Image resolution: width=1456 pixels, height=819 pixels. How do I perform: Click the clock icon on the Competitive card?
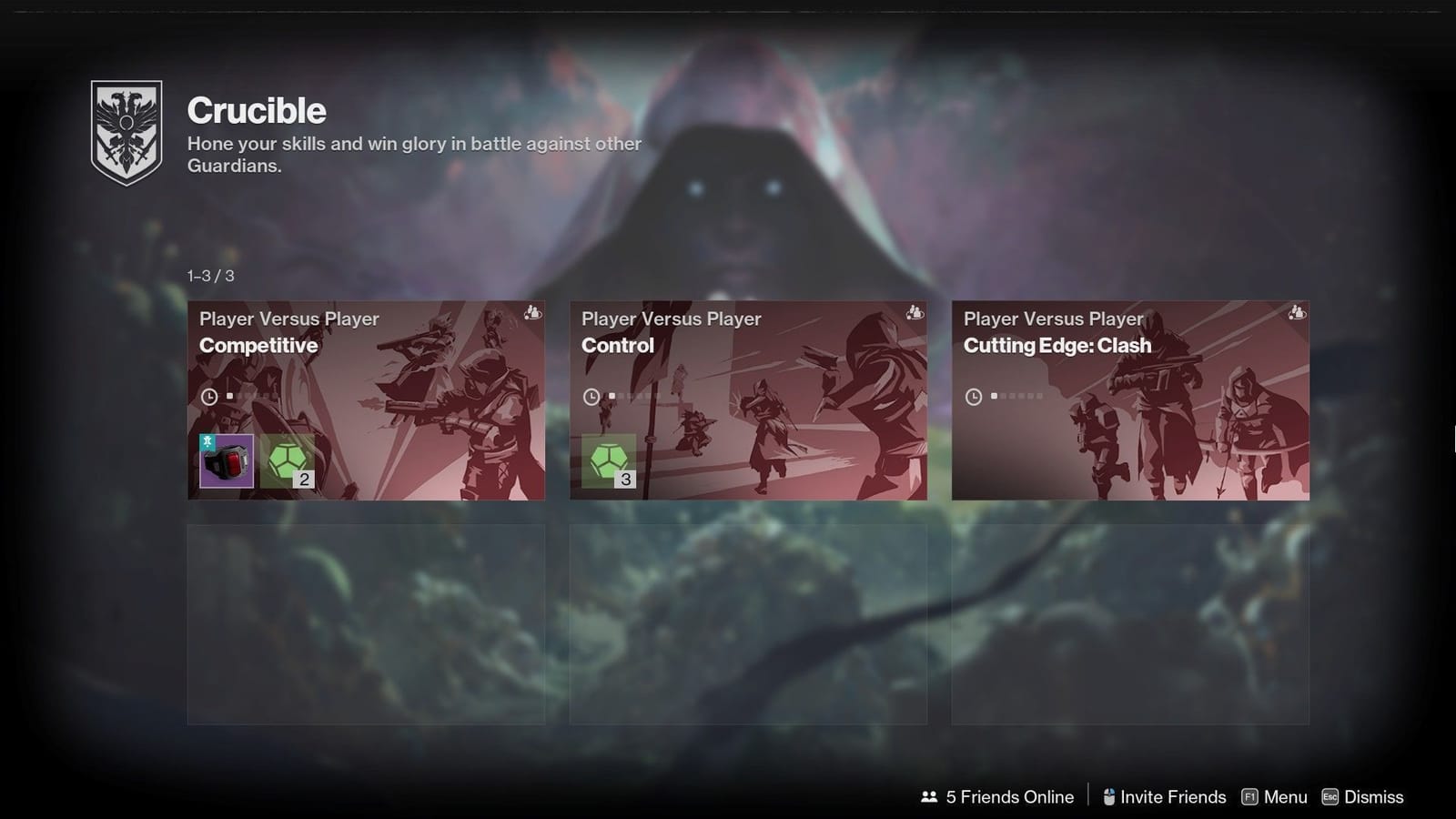point(210,395)
